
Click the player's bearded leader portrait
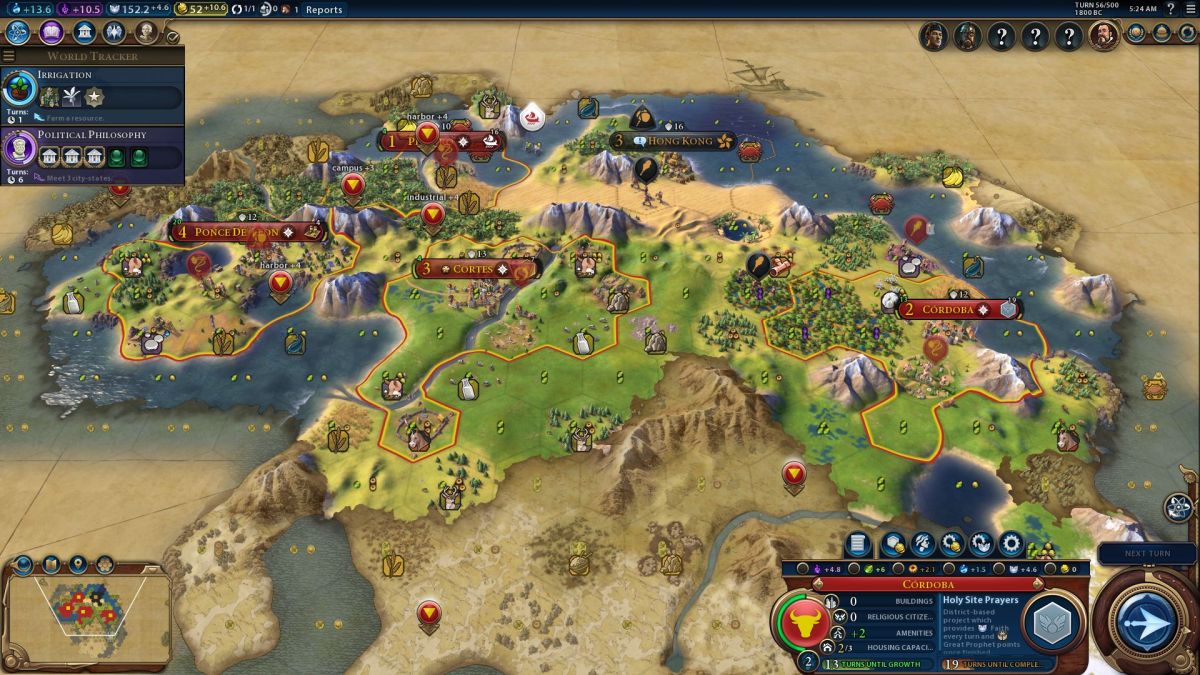click(x=1103, y=37)
